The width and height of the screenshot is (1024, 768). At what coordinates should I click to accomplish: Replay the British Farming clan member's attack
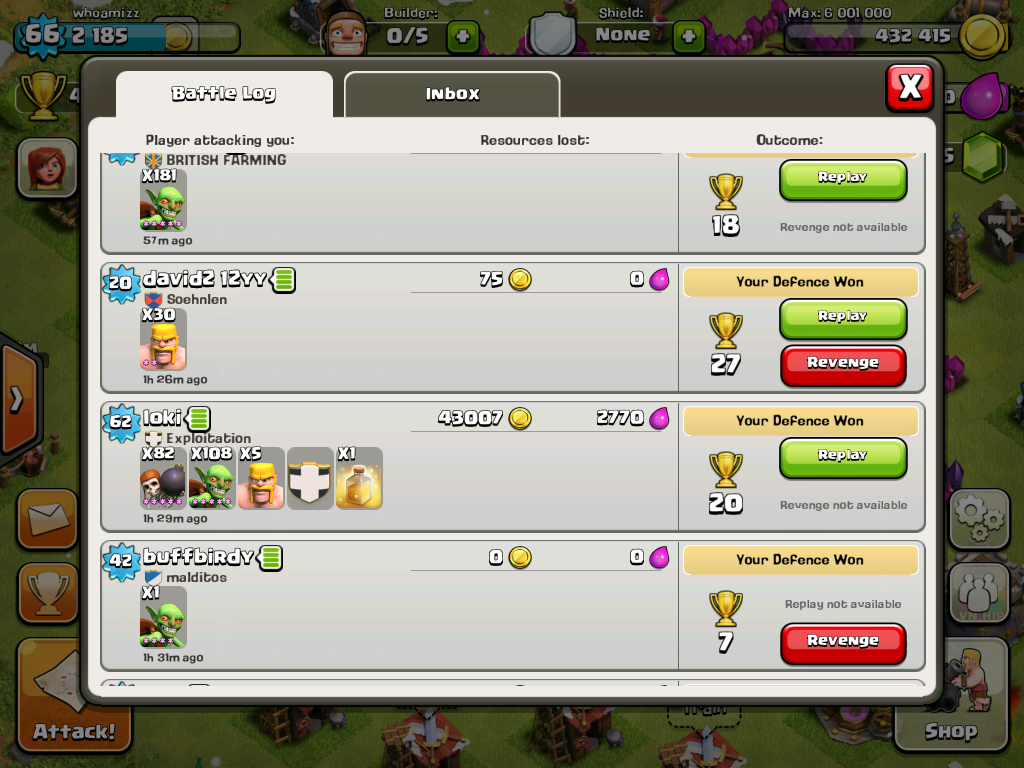point(842,178)
